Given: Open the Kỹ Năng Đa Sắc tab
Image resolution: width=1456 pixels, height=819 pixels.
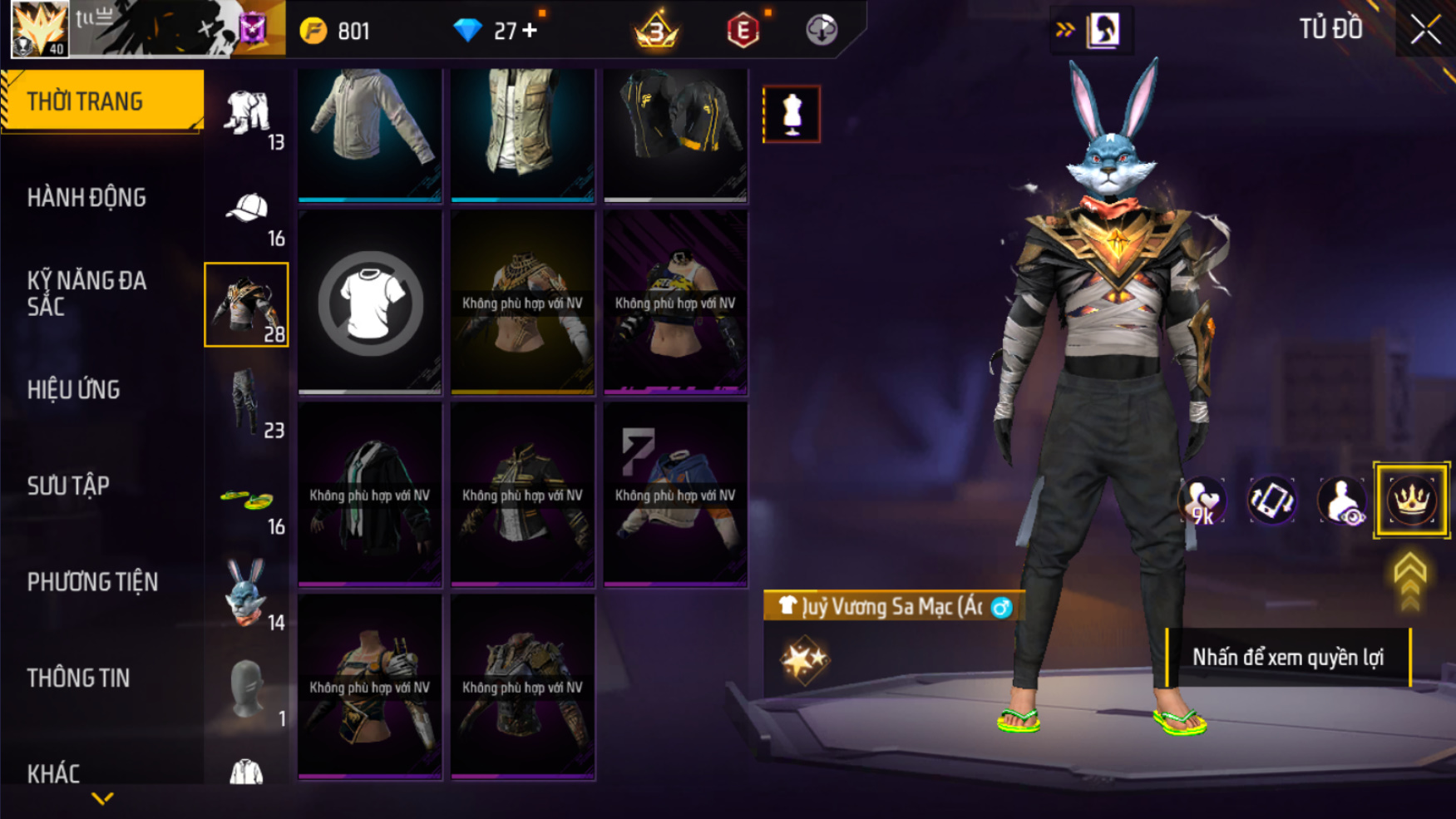Looking at the screenshot, I should [86, 294].
